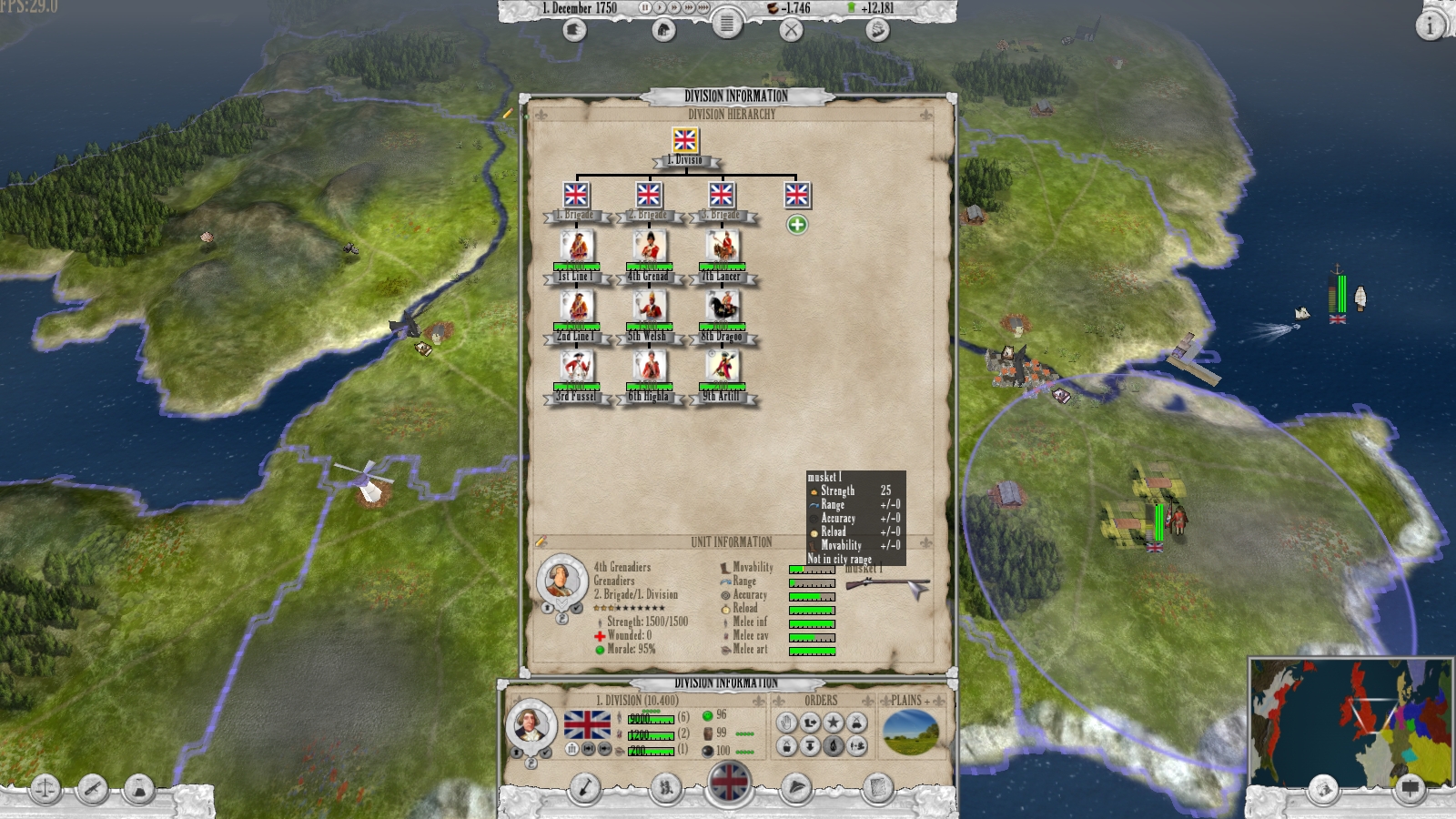Select the halt hand icon in Orders
Screen dimensions: 1456x819
[x=785, y=722]
